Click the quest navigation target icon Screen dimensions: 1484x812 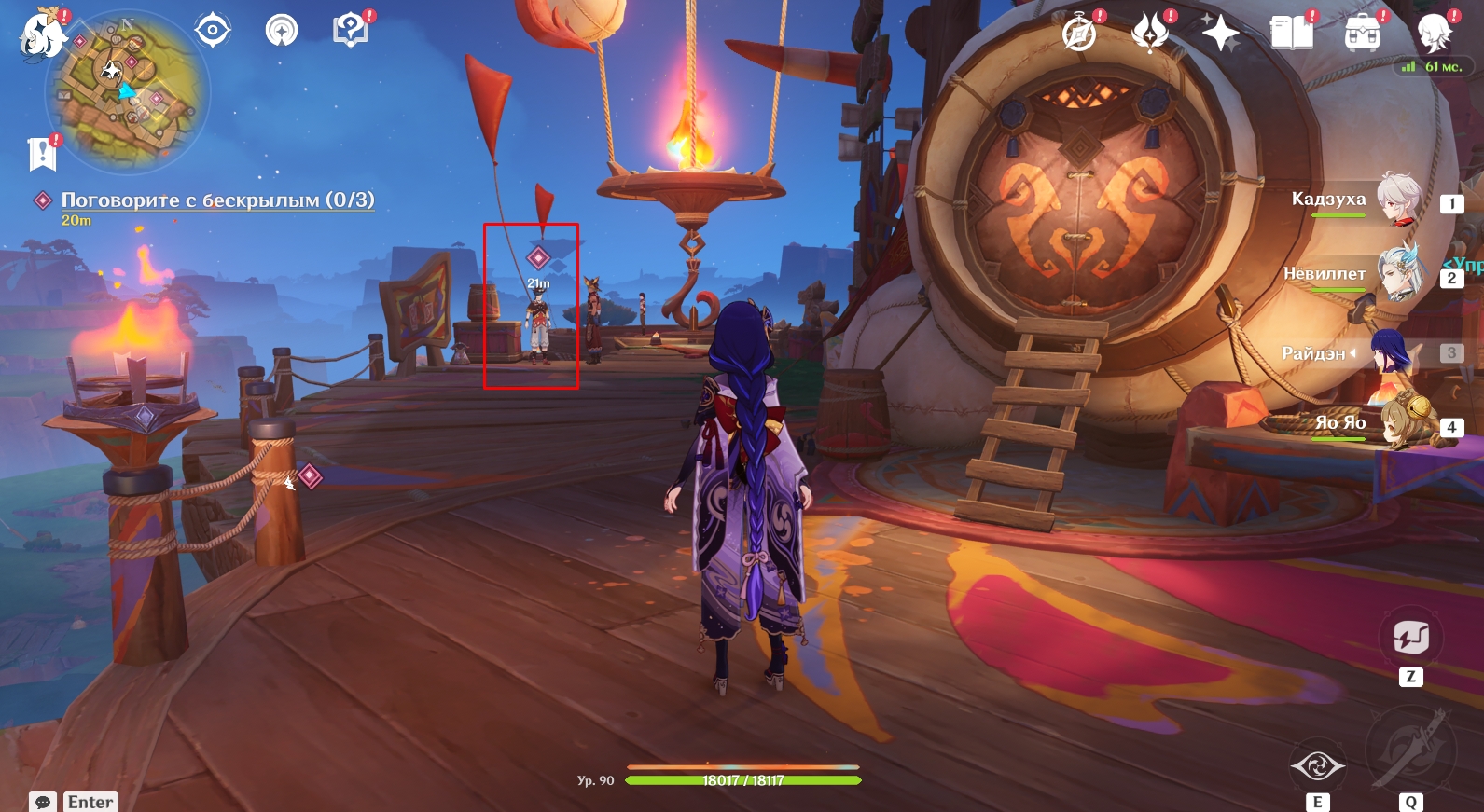pos(213,31)
